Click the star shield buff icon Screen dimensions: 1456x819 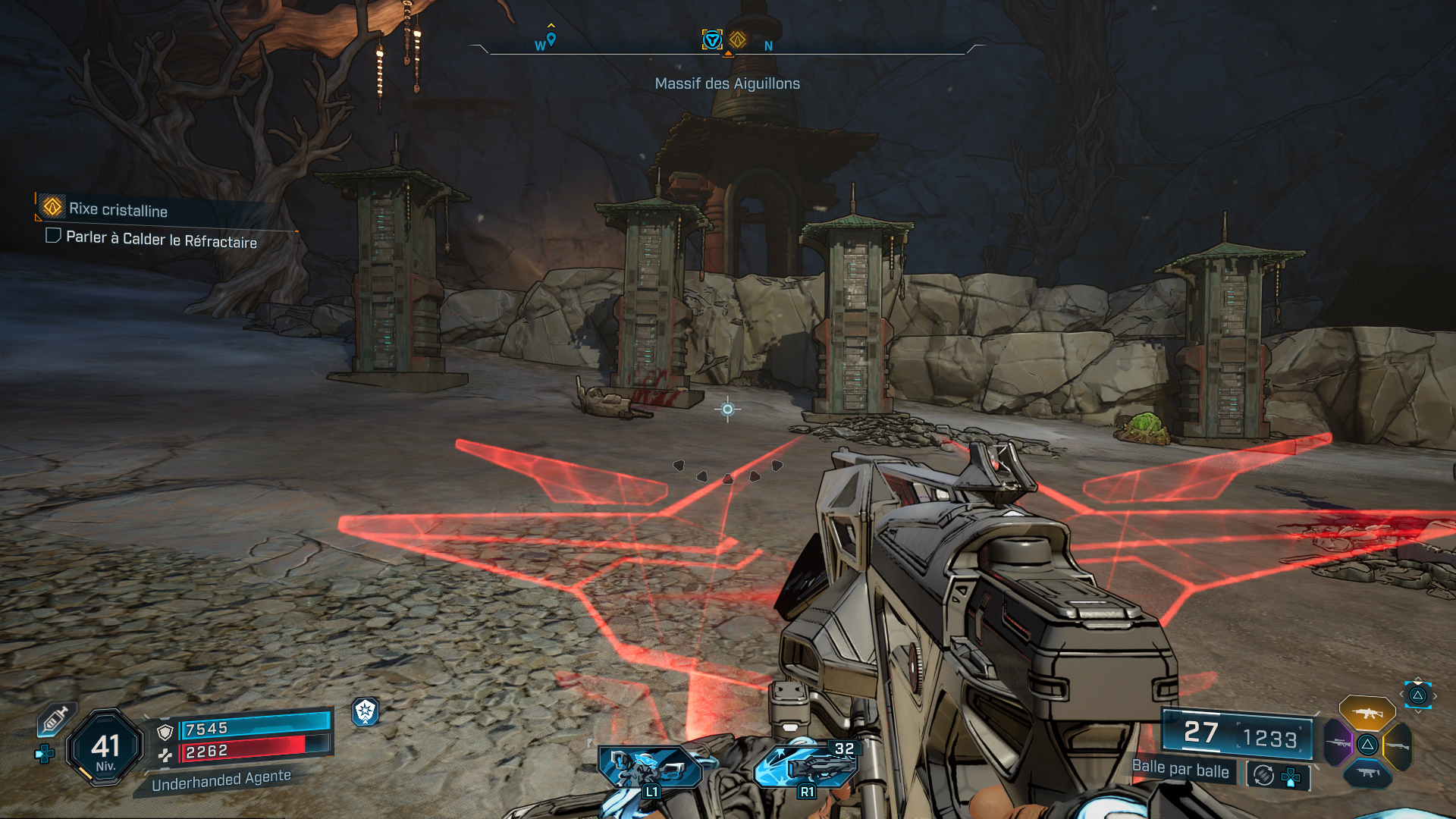(366, 711)
